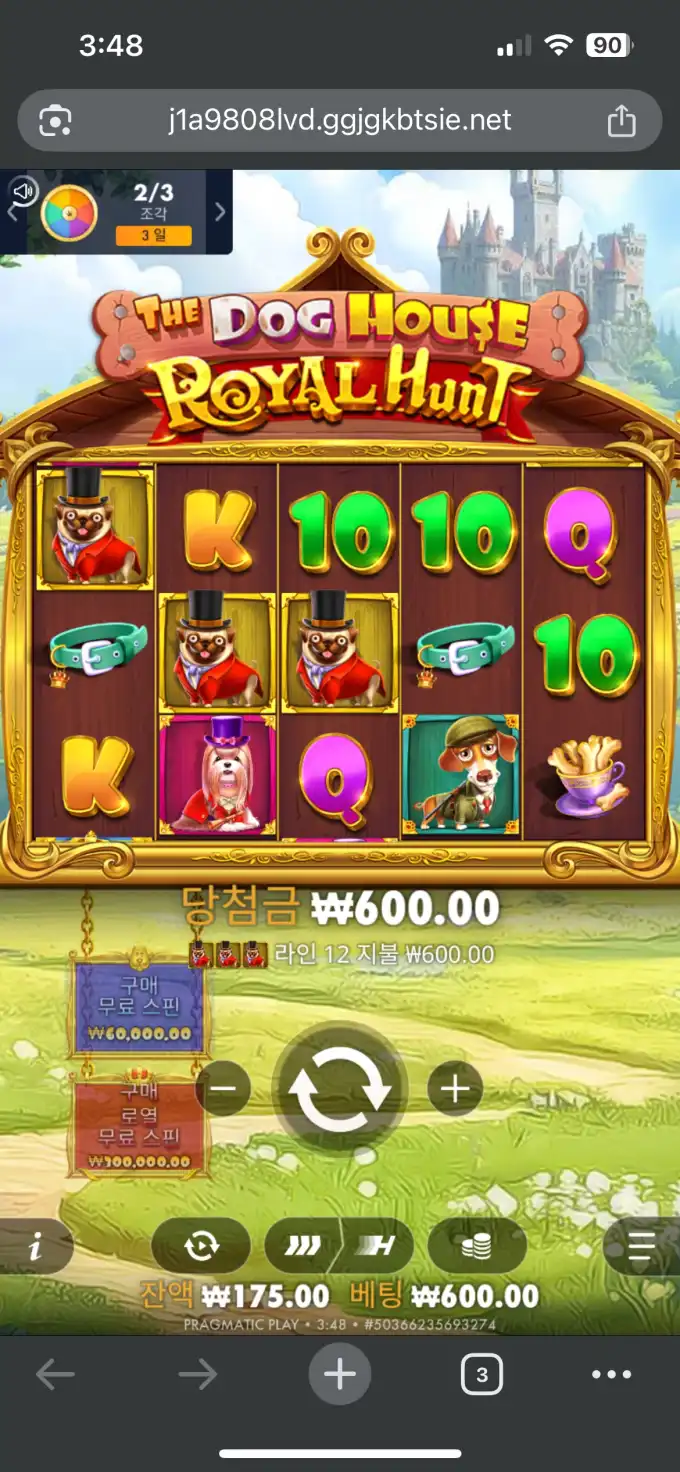
Task: Open the browser tab switcher showing 3
Action: click(x=482, y=1375)
